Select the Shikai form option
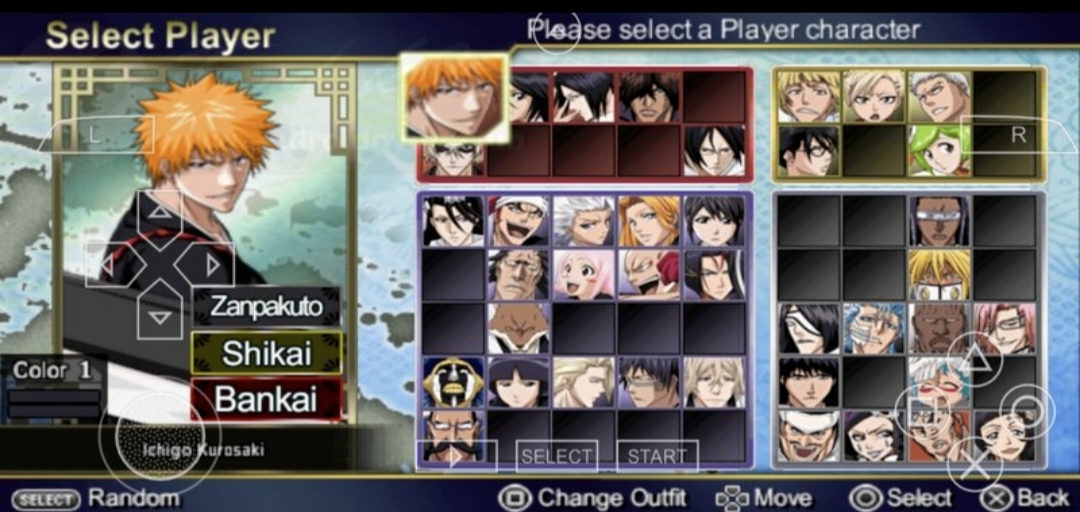1080x512 pixels. [266, 353]
